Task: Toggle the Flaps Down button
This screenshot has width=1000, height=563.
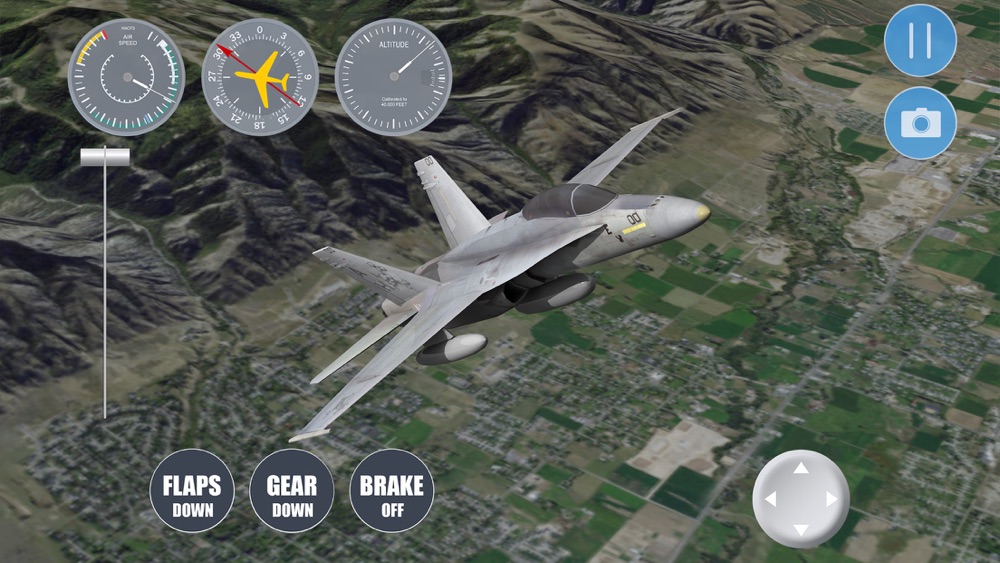Action: [191, 495]
